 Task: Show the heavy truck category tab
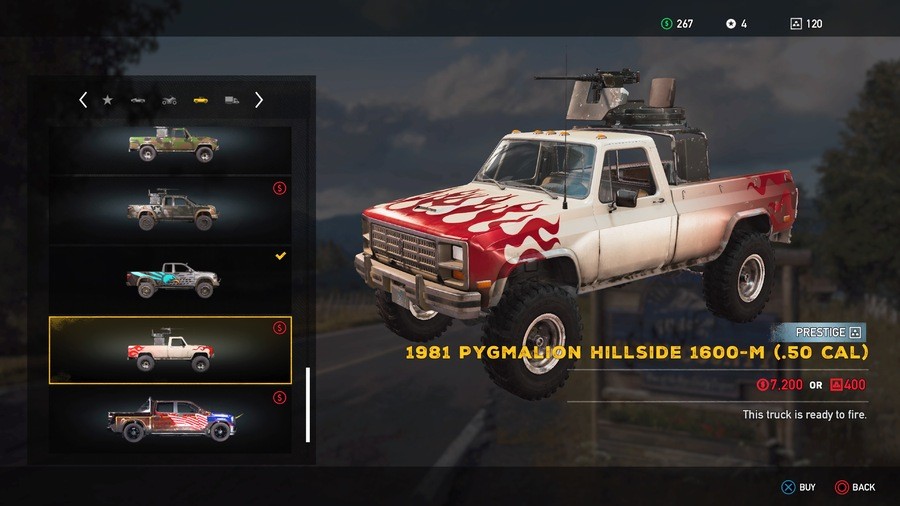tap(232, 100)
